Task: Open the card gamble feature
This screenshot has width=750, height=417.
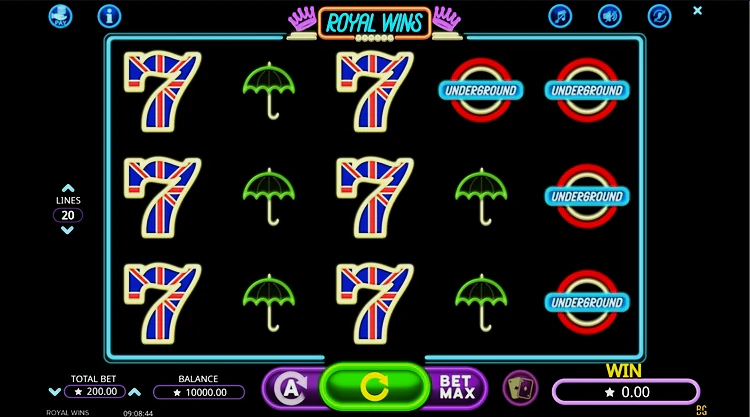Action: 519,387
